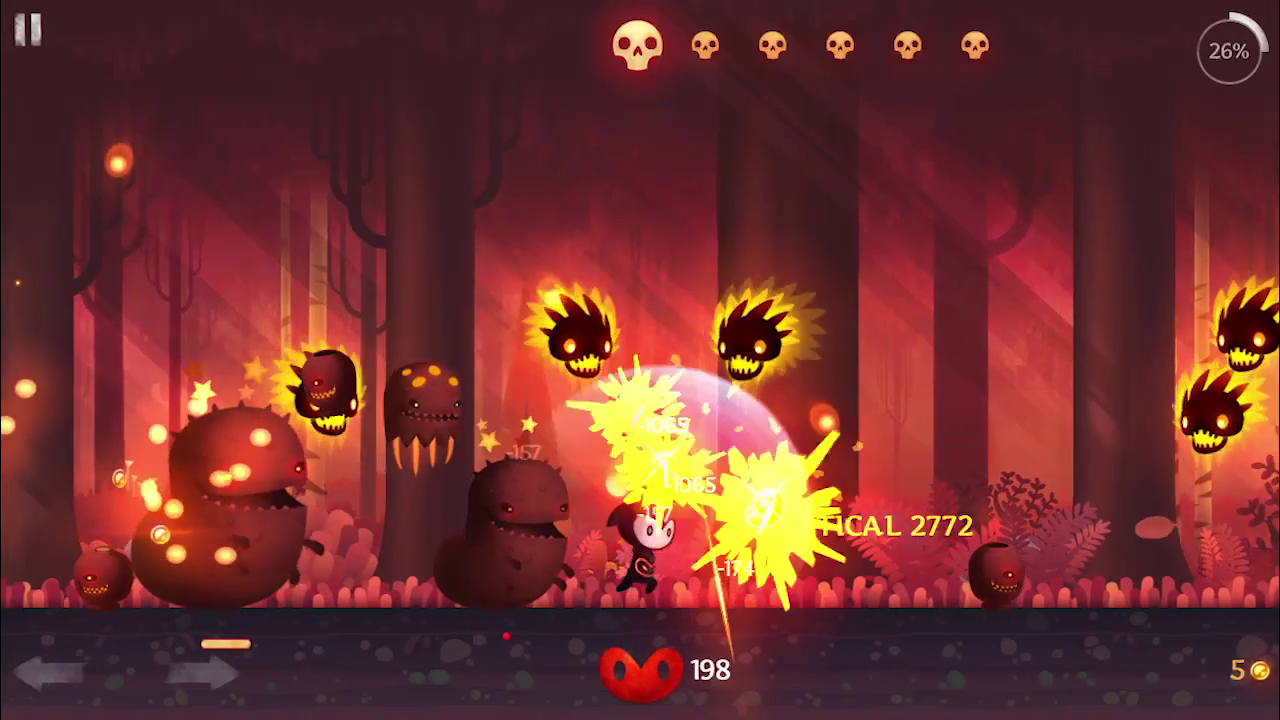Image resolution: width=1280 pixels, height=720 pixels.
Task: Click the large skull counter icon
Action: pyautogui.click(x=640, y=45)
